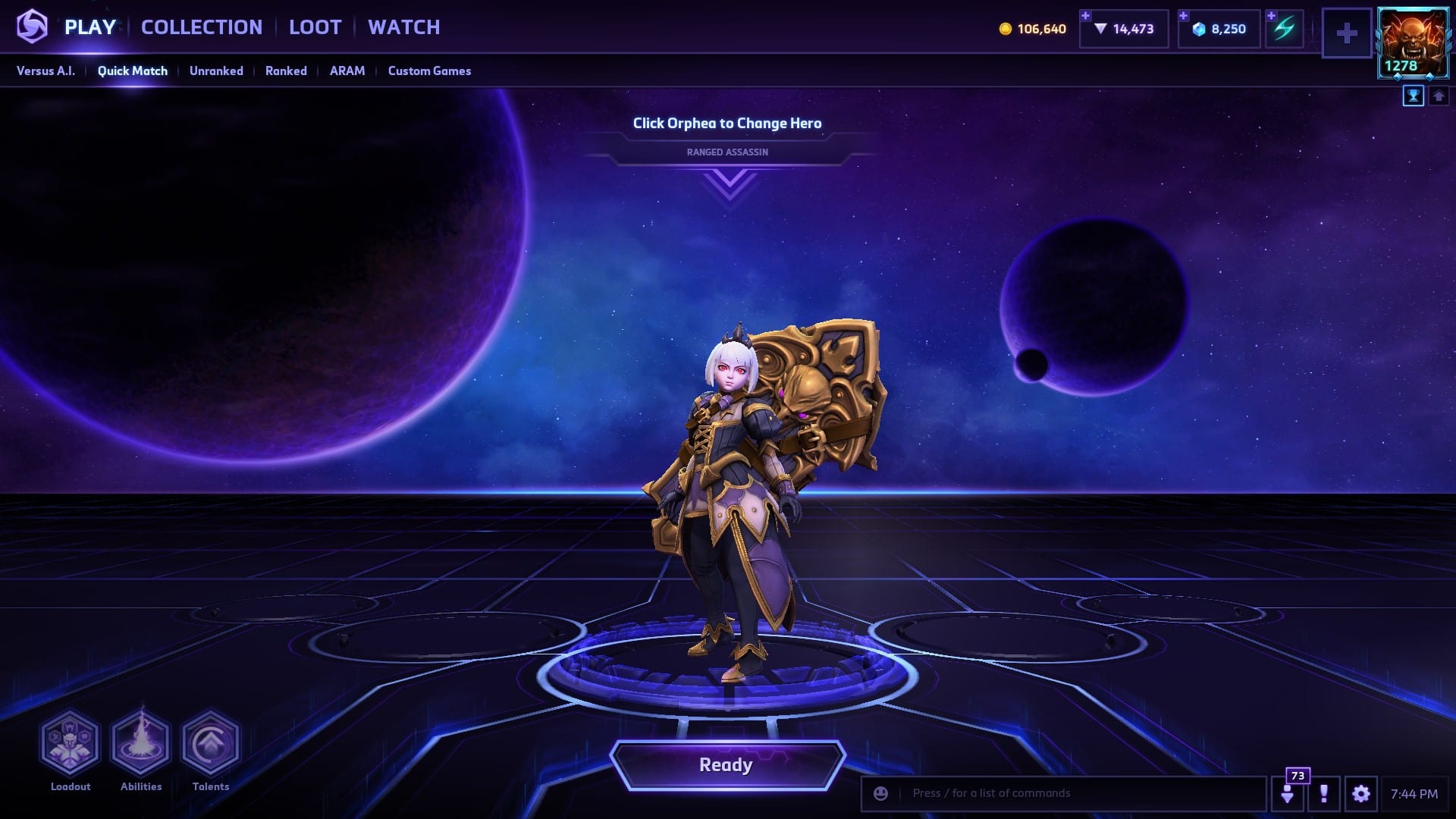Select the Versus A.I. mode
The height and width of the screenshot is (819, 1456).
[45, 71]
